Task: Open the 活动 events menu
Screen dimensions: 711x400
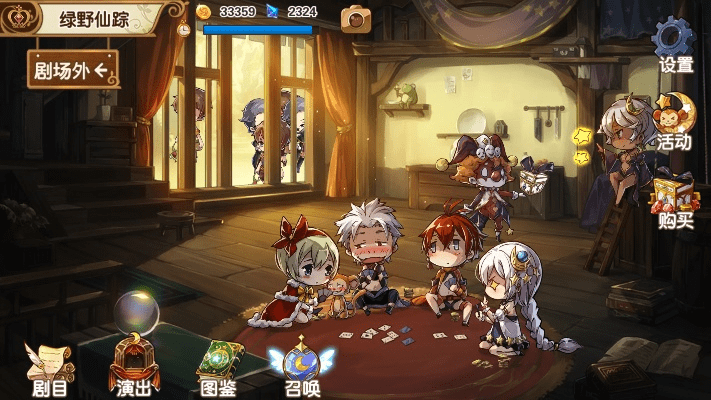Action: (674, 122)
